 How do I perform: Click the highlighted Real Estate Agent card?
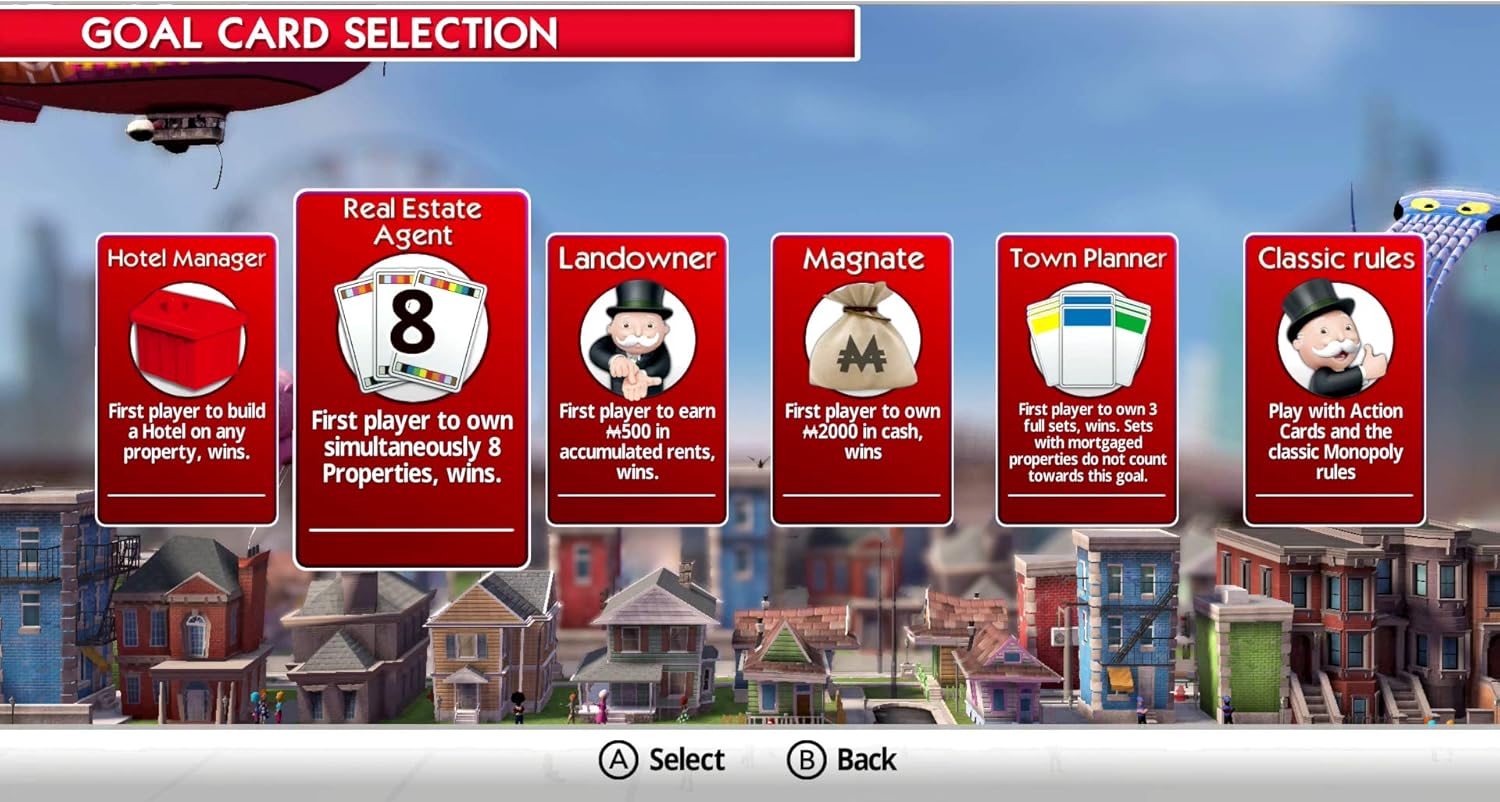[x=412, y=380]
